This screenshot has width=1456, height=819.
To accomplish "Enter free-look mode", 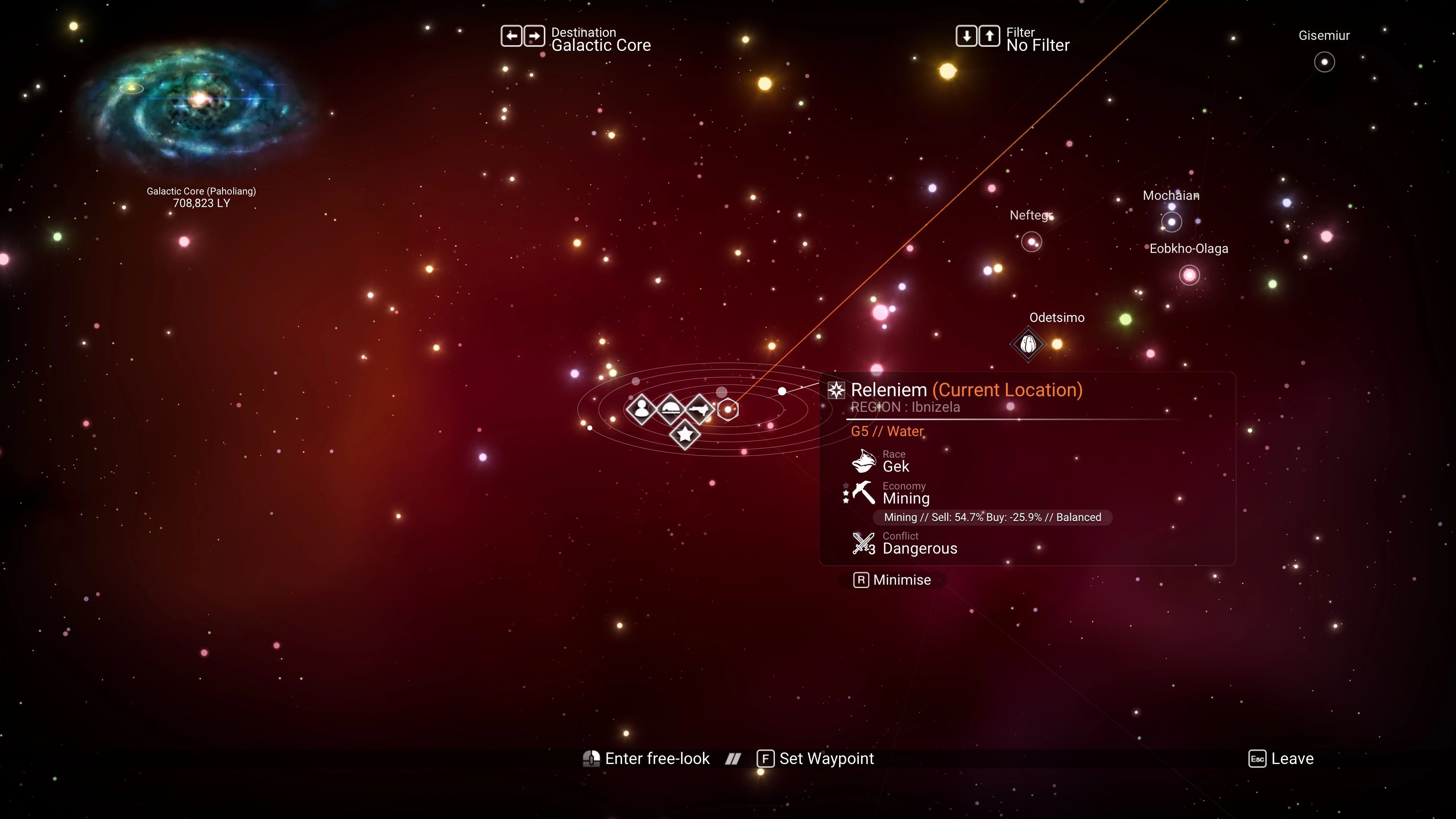I will coord(646,758).
